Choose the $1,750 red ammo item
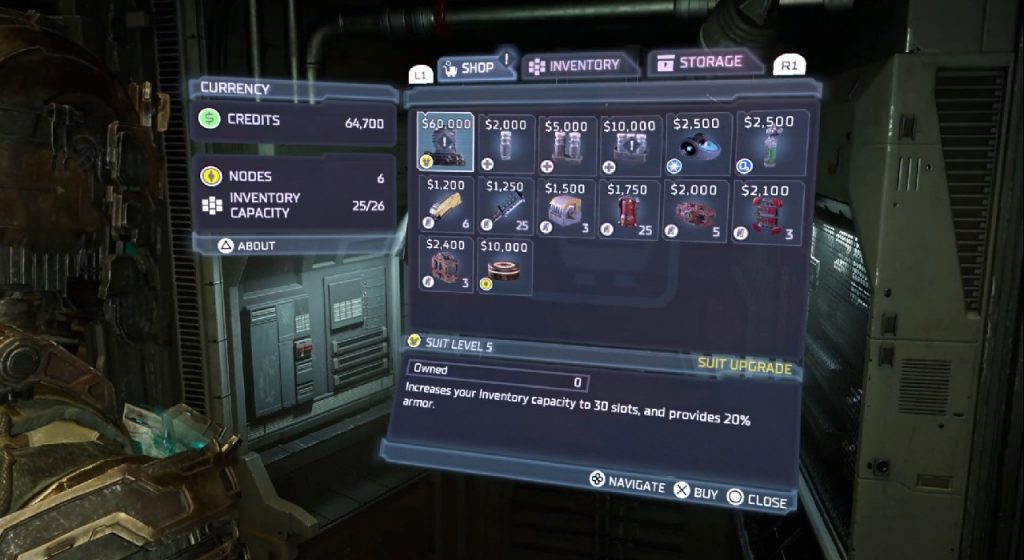Viewport: 1024px width, 560px height. pos(628,208)
